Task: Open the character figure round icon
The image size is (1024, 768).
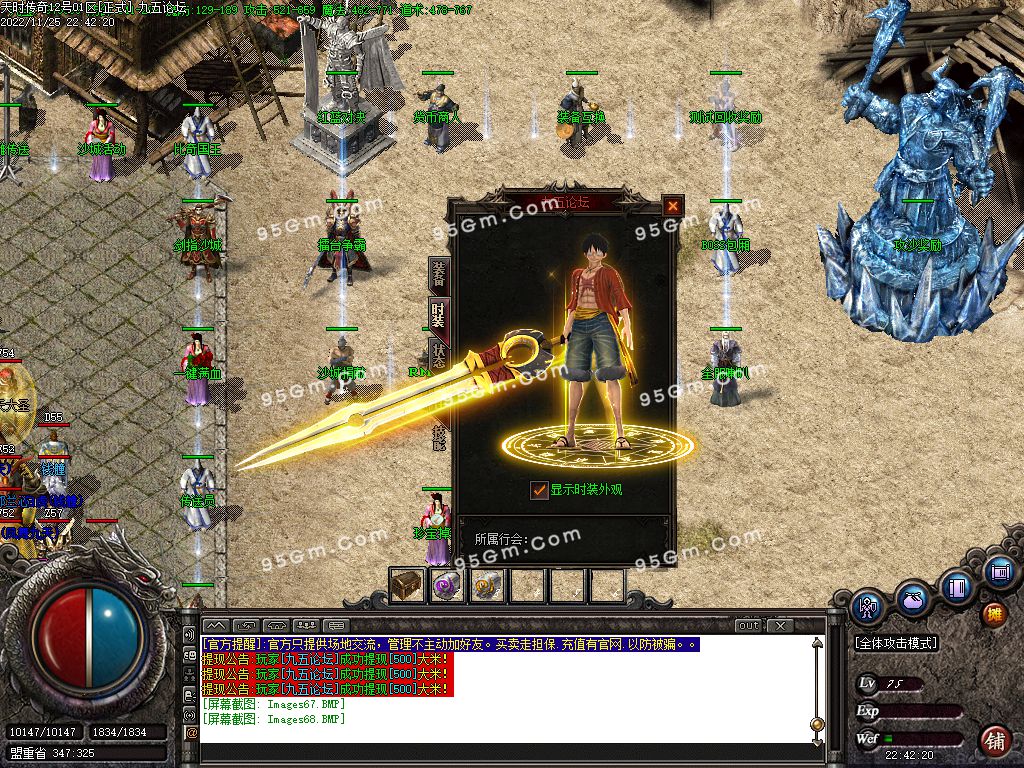Action: 867,606
